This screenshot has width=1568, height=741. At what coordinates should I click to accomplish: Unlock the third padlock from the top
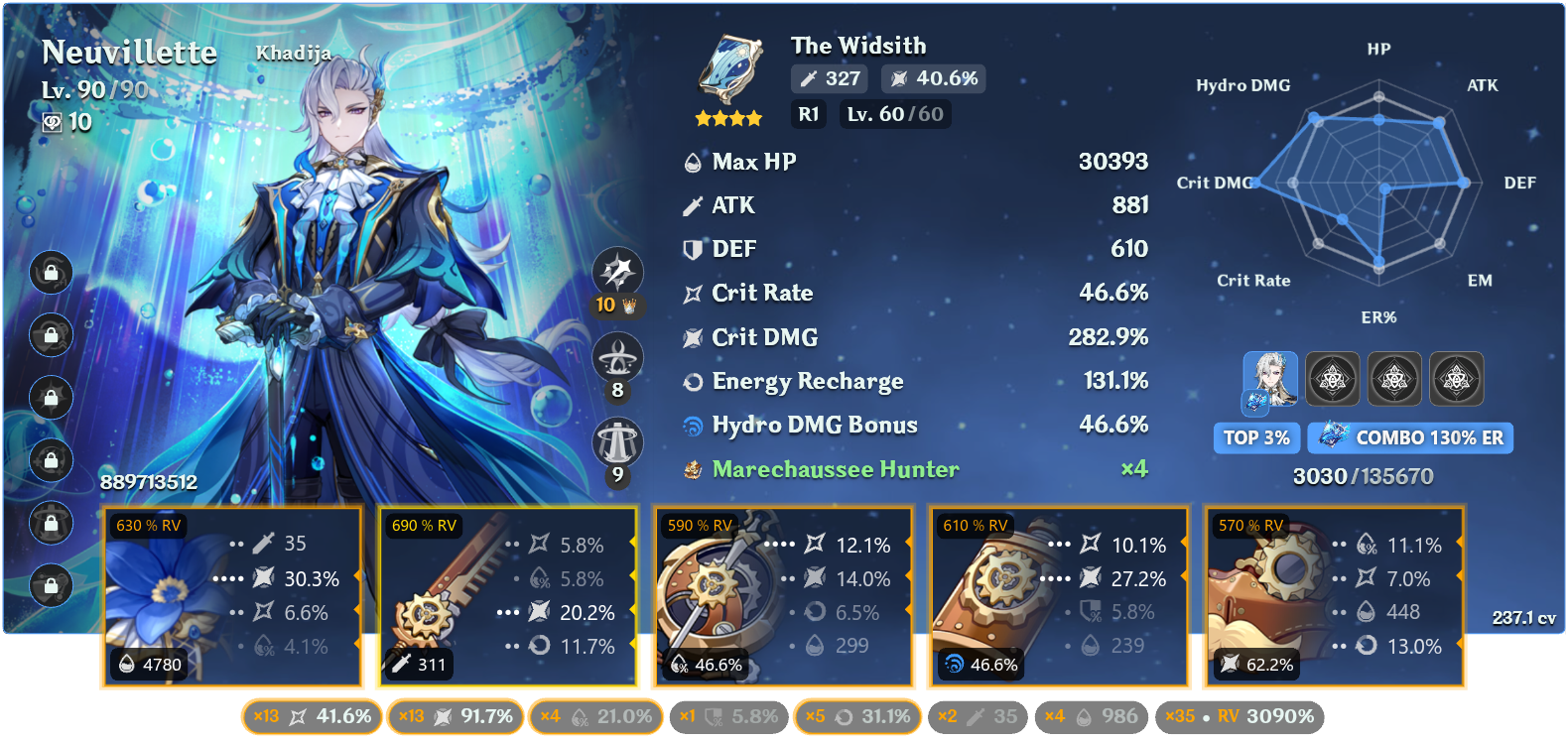[51, 398]
